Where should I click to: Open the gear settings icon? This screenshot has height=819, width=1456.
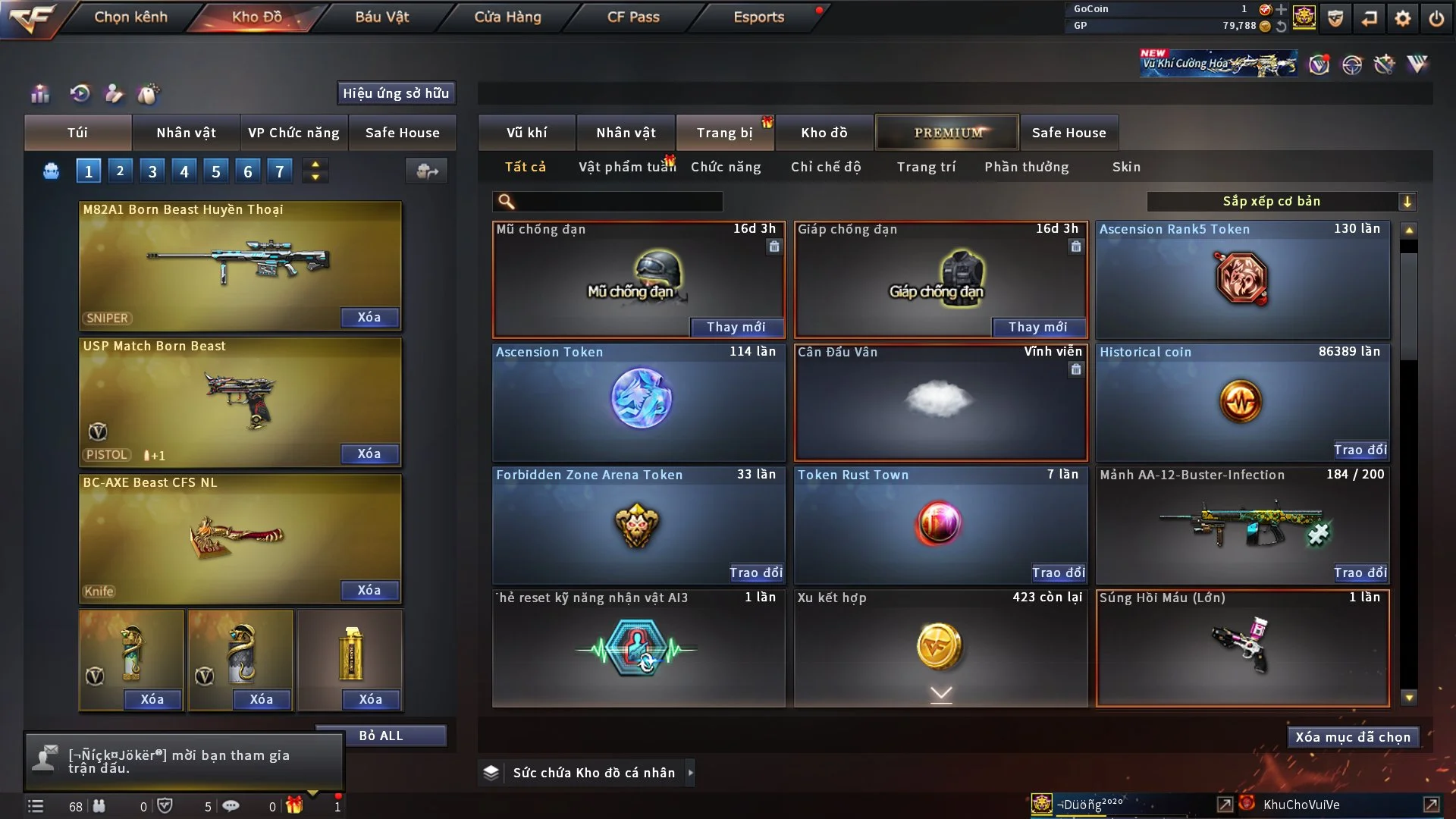point(1402,18)
